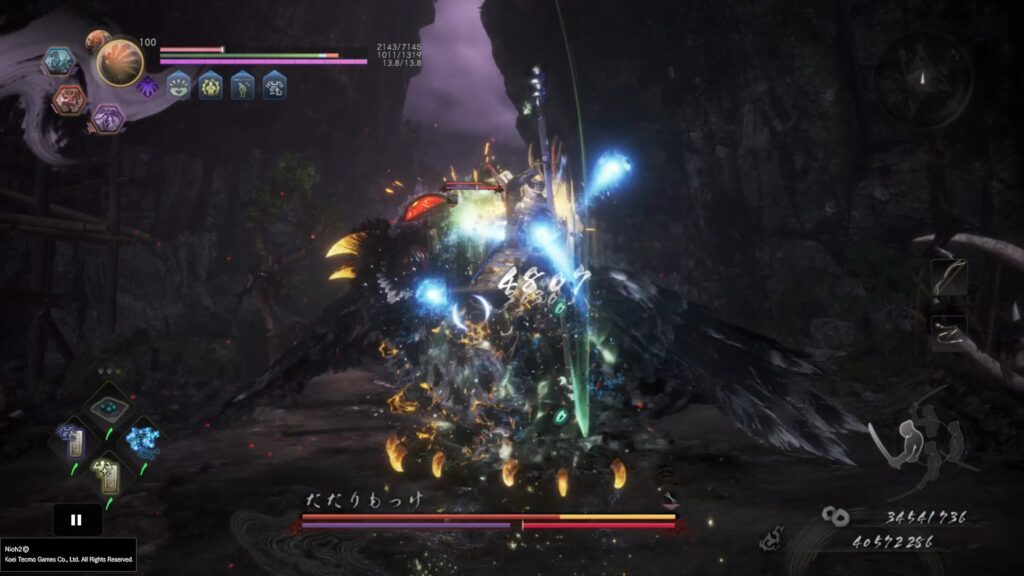Click the purple diamond status icon
Viewport: 1024px width, 576px height.
(x=147, y=85)
